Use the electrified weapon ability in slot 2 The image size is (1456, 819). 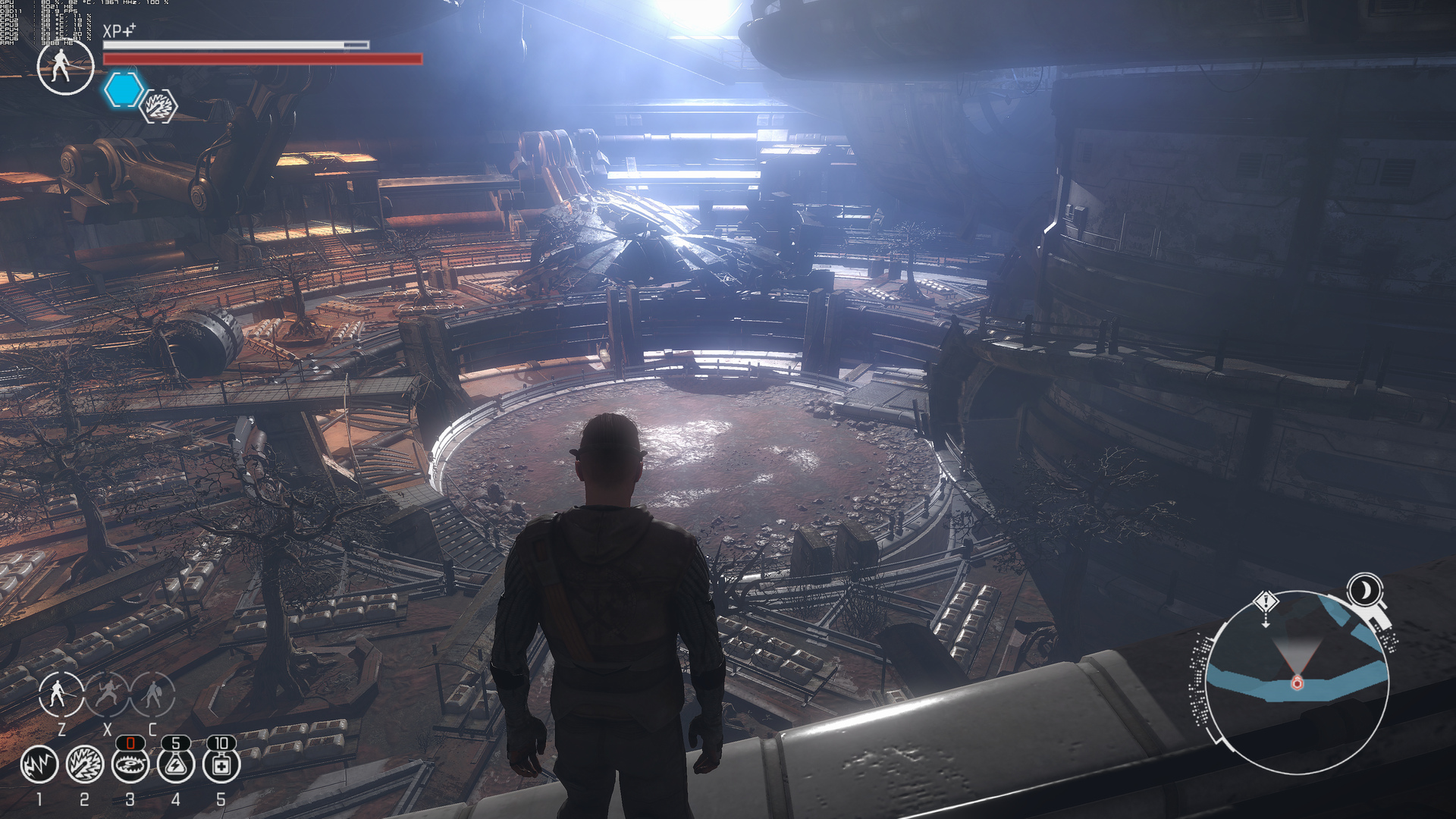click(x=85, y=764)
